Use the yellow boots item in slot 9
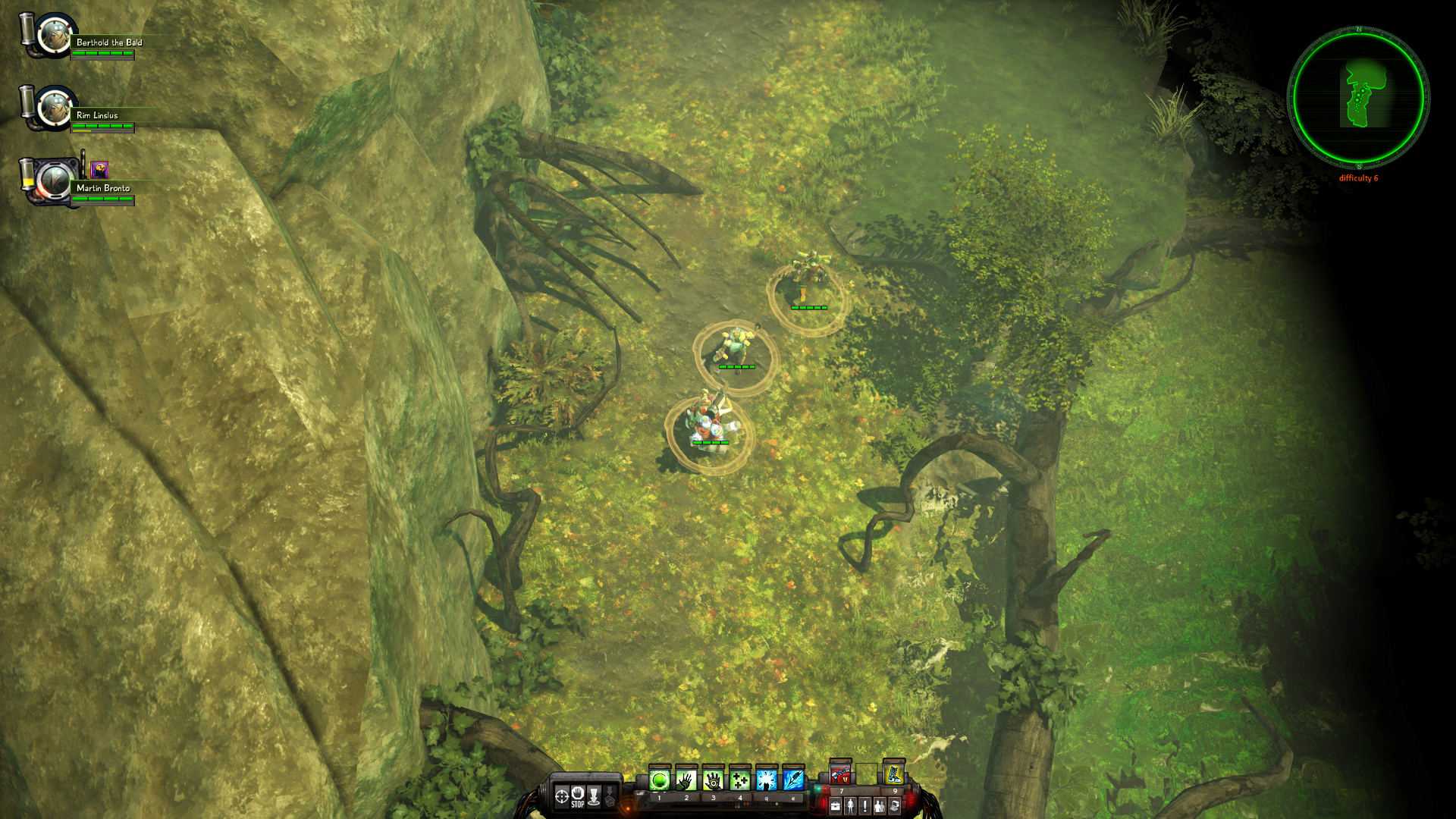Viewport: 1456px width, 819px height. (894, 776)
